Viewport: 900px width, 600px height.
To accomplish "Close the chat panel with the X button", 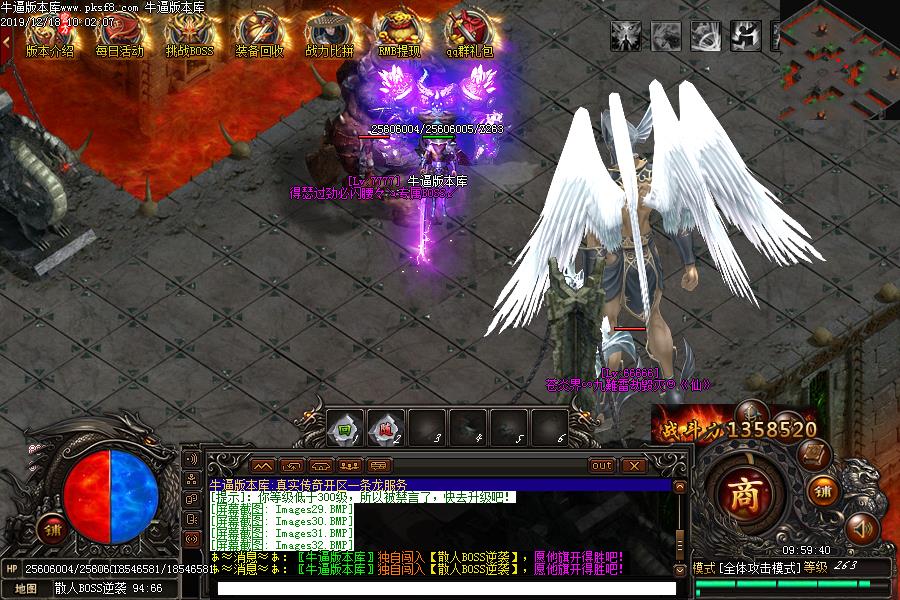I will point(634,466).
